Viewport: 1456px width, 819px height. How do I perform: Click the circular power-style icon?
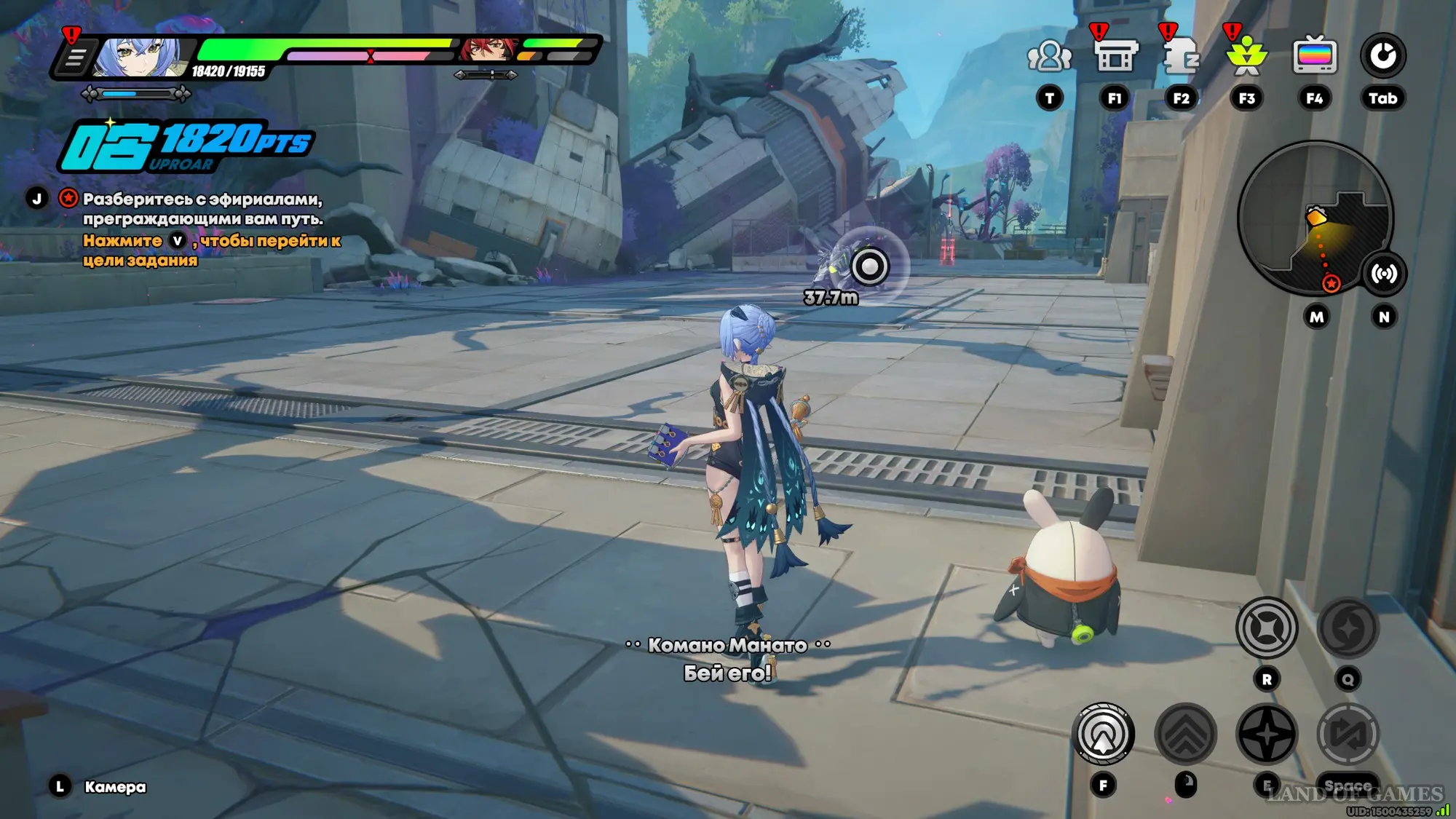[x=1383, y=56]
